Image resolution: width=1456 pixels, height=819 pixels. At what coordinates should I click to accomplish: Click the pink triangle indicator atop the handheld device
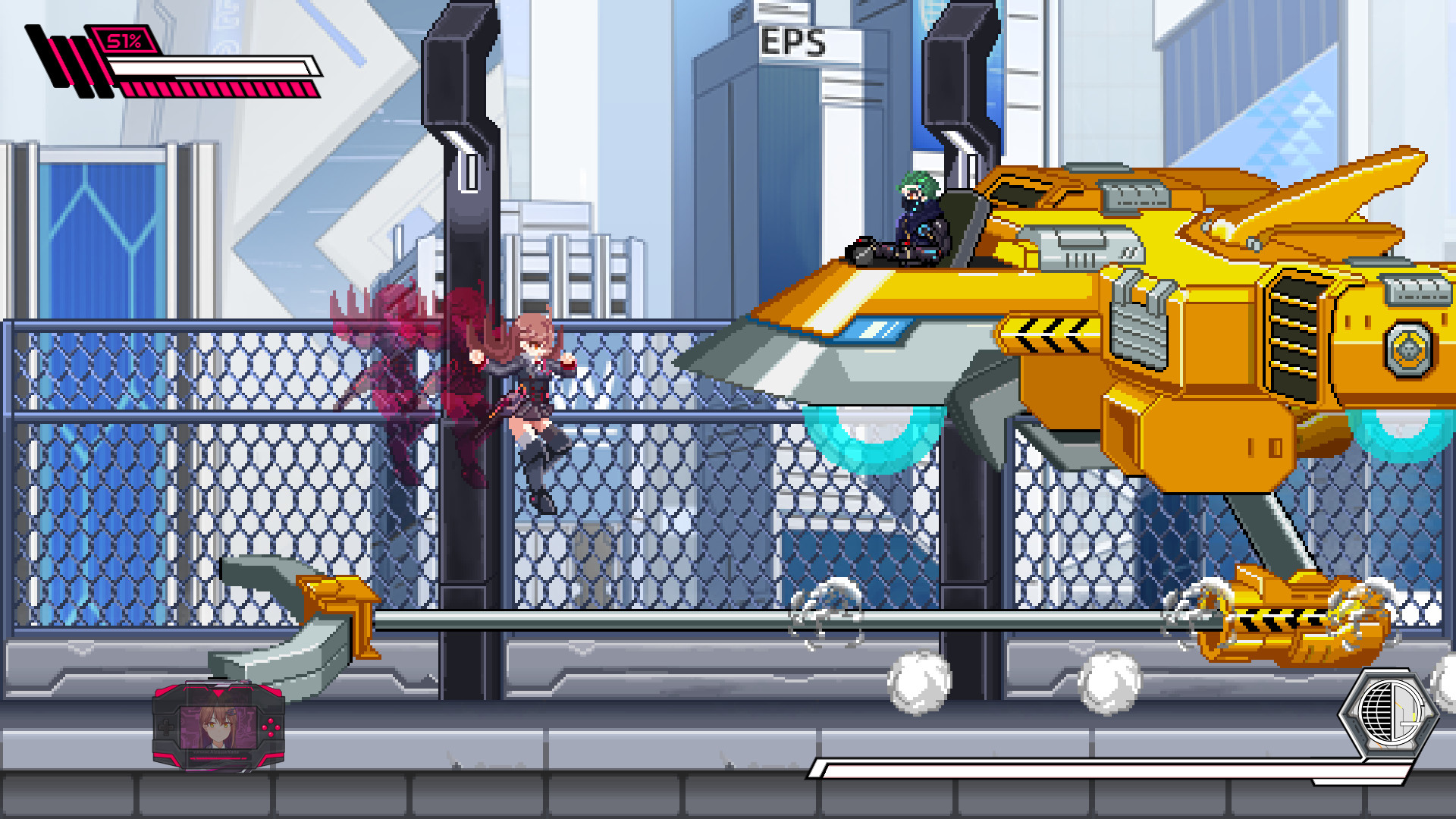(218, 693)
